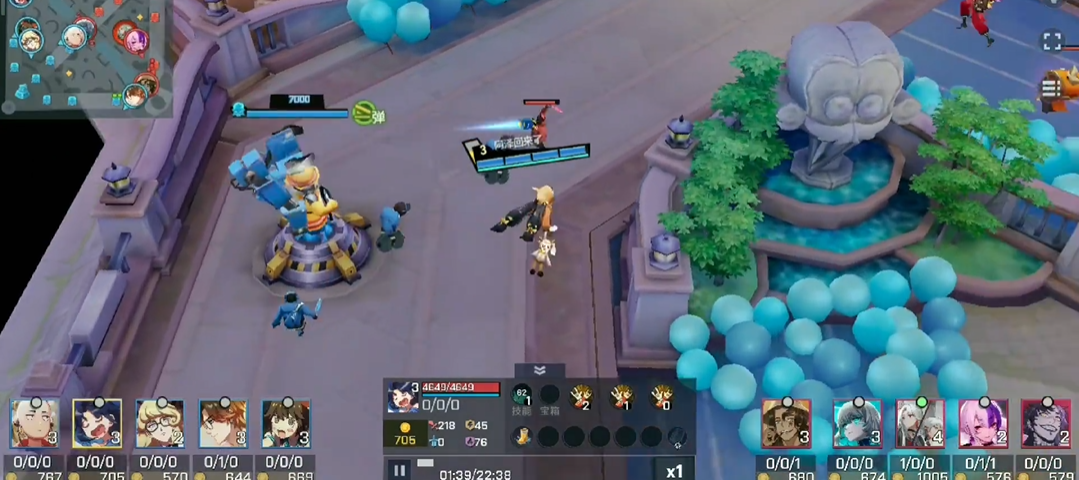Spectate the blonde hero with glasses
Screen dimensions: 1079x480
pos(160,424)
